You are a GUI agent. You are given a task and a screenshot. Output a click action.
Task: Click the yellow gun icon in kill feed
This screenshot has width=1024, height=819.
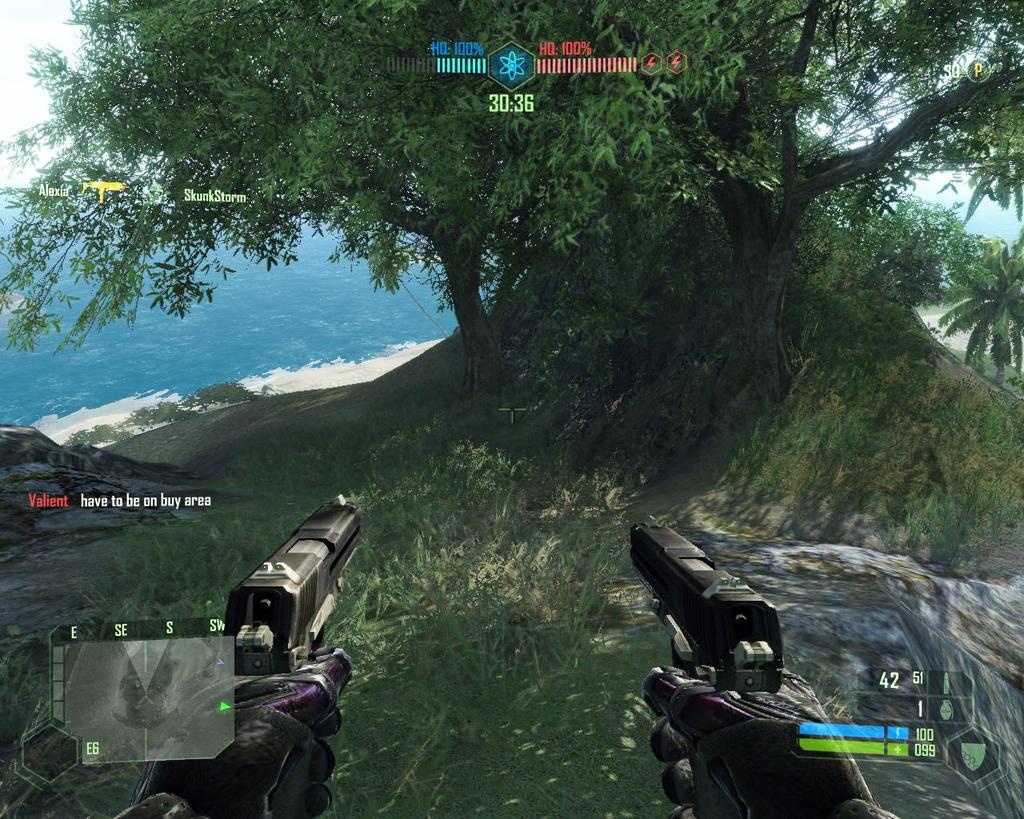tap(103, 188)
